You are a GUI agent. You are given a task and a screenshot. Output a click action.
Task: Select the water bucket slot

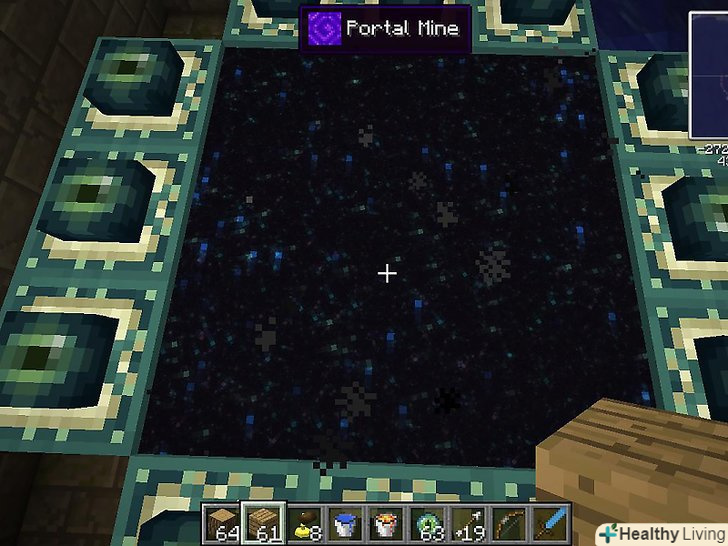click(347, 521)
